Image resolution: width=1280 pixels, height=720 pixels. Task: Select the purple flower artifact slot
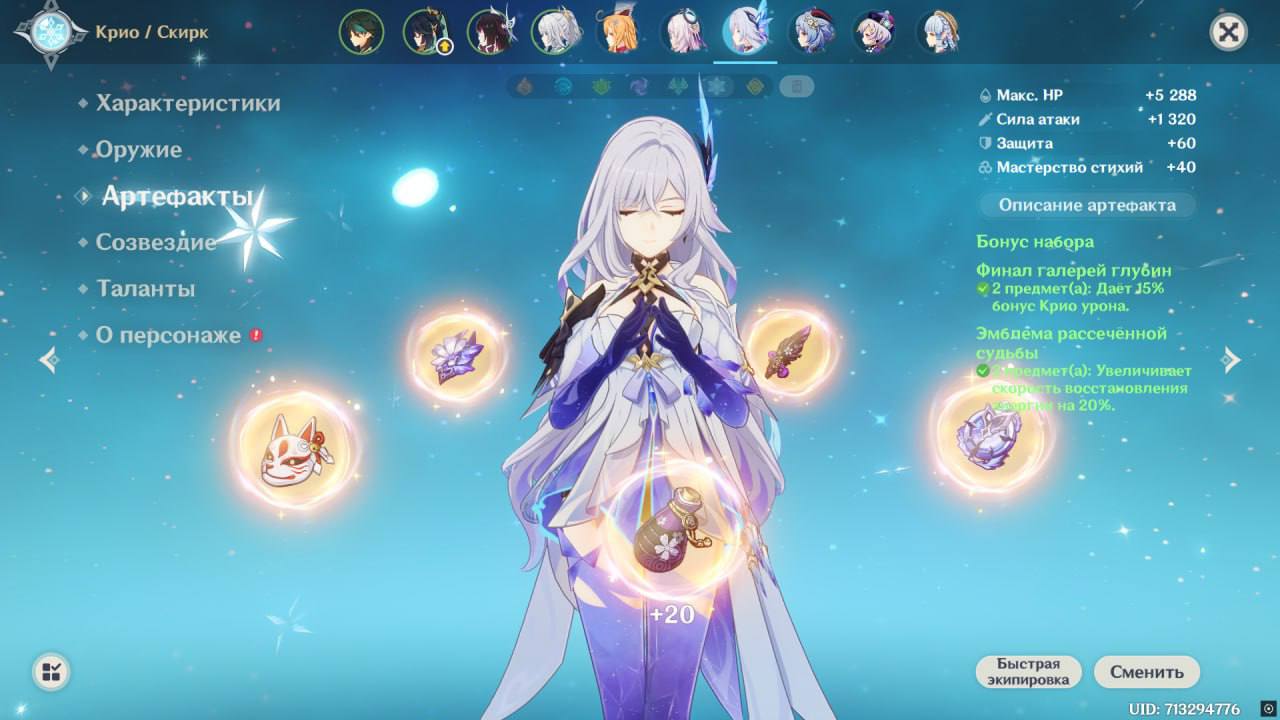pyautogui.click(x=457, y=357)
